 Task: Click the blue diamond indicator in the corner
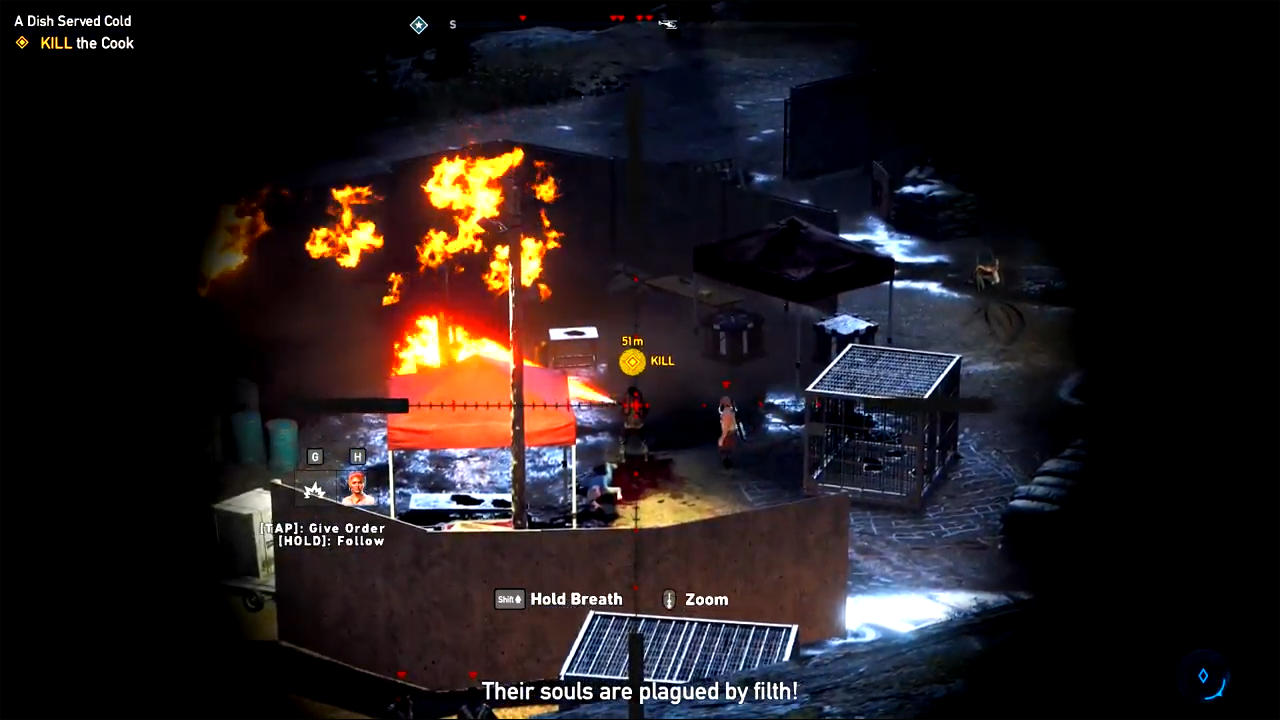pyautogui.click(x=1203, y=676)
